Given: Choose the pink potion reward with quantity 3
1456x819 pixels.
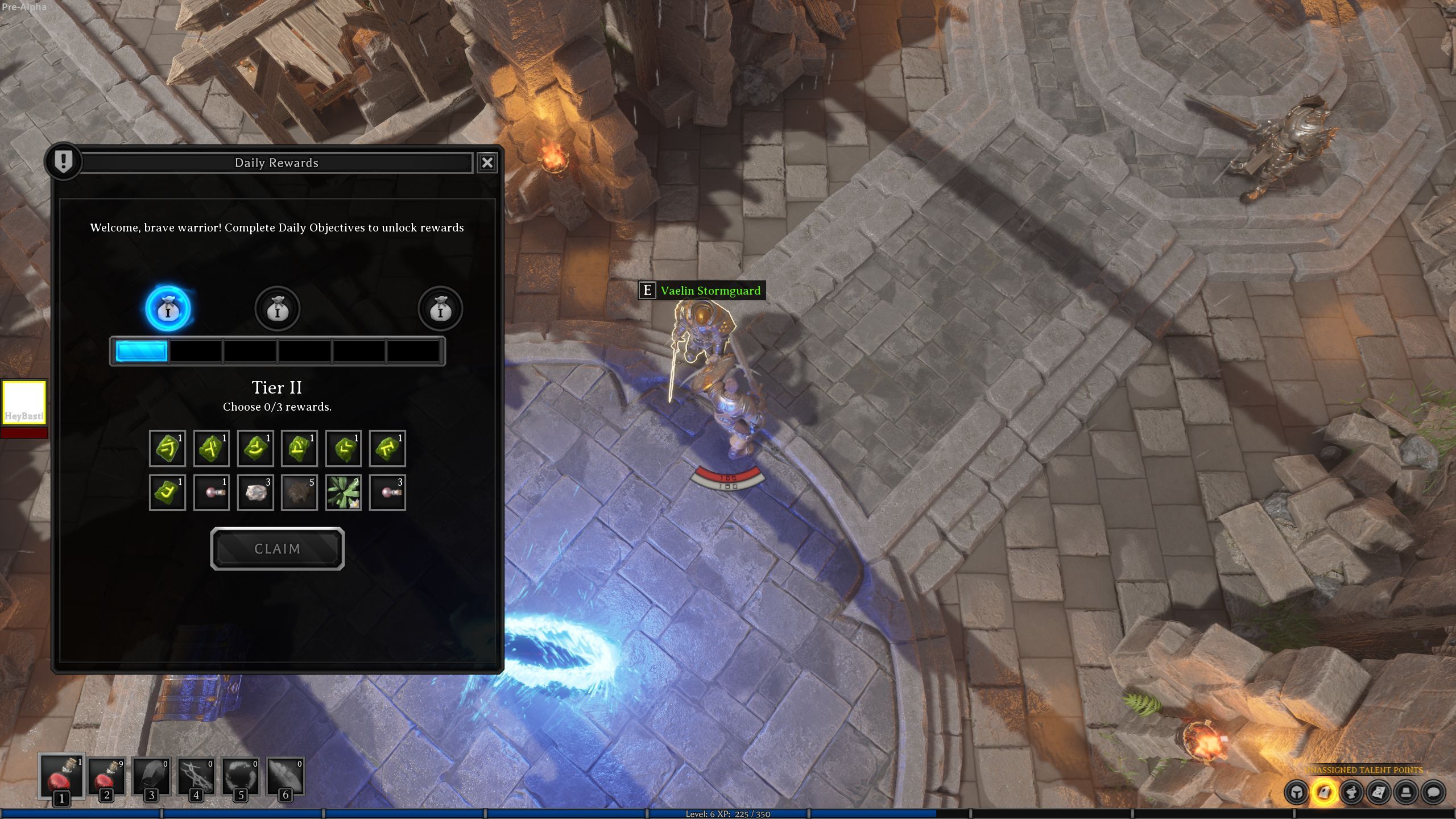Looking at the screenshot, I should pyautogui.click(x=387, y=493).
